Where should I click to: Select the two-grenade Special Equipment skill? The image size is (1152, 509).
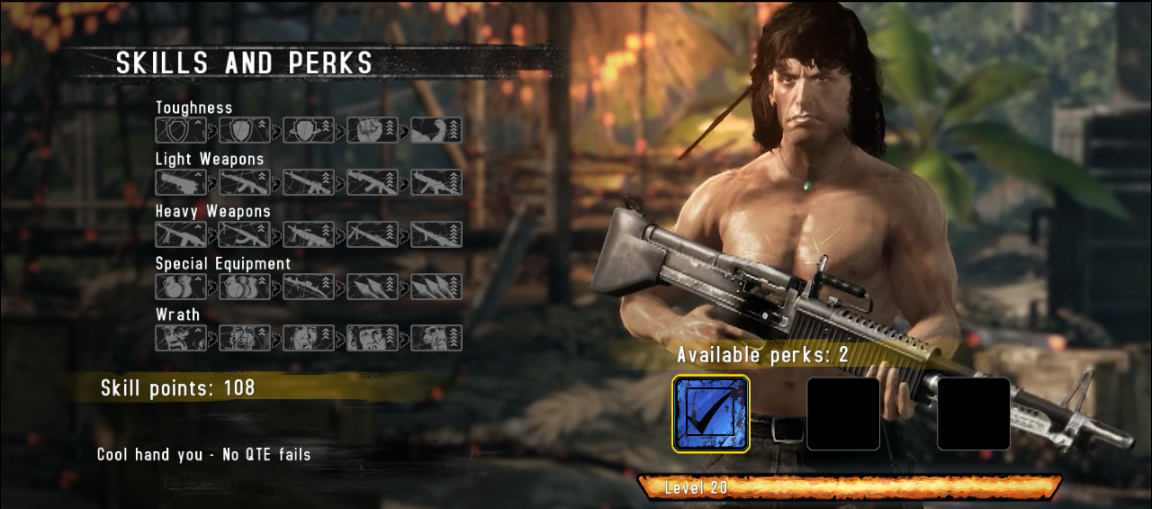click(x=181, y=286)
